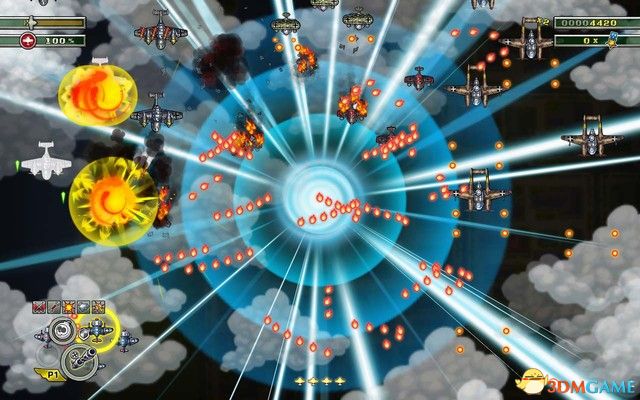Activate the swirl special ability circle

60,329
